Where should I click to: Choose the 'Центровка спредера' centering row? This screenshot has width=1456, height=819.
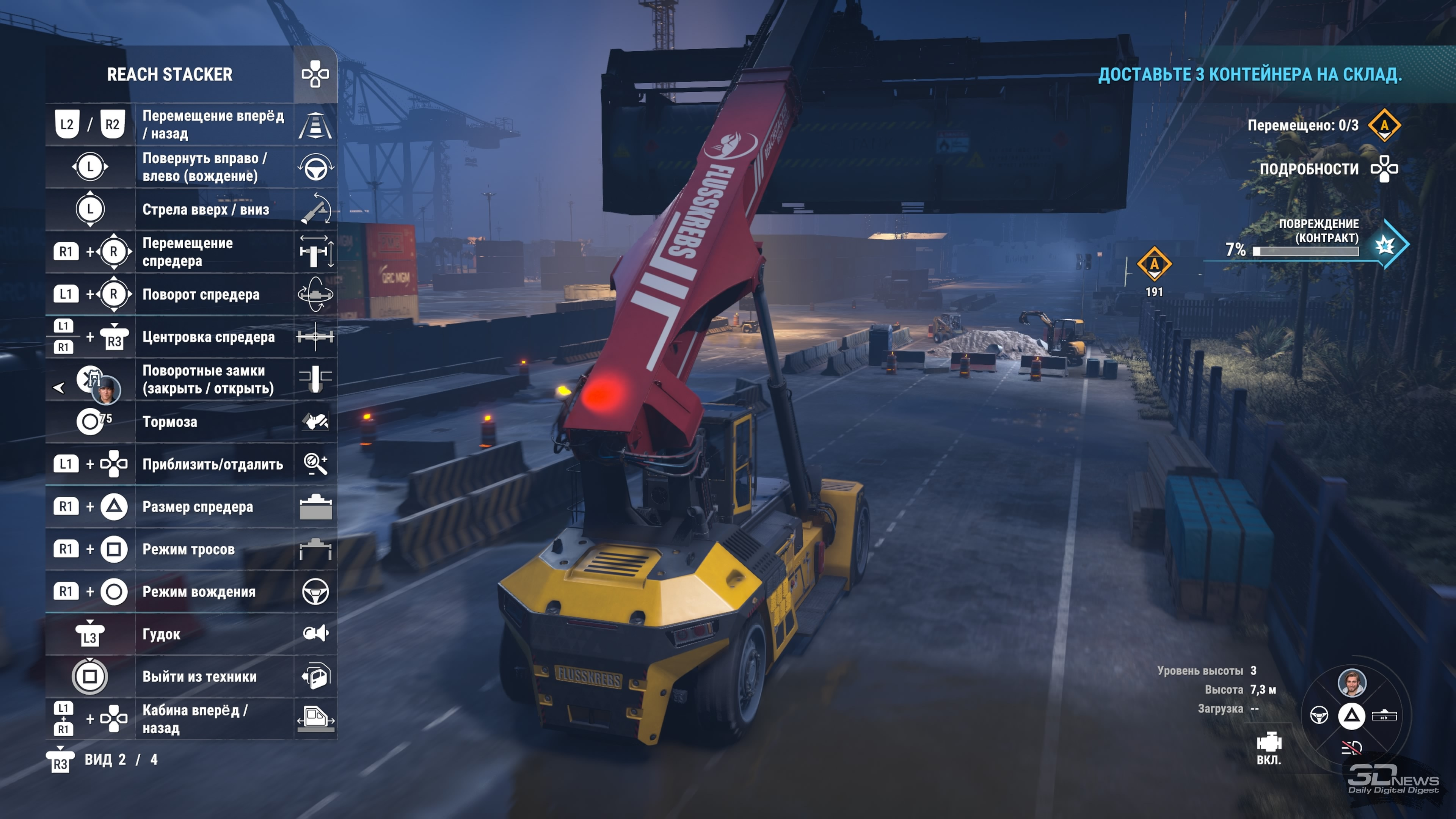pos(191,337)
